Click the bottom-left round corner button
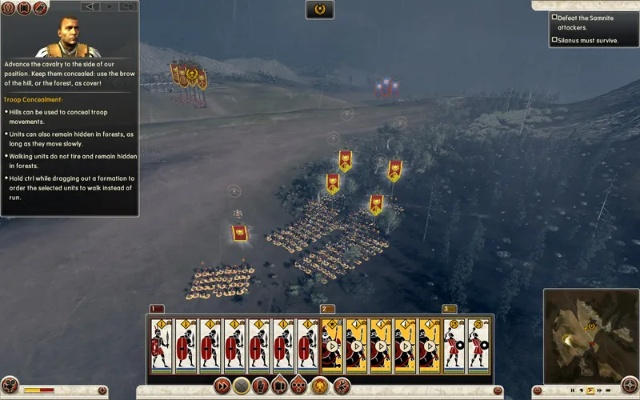 (x=10, y=386)
